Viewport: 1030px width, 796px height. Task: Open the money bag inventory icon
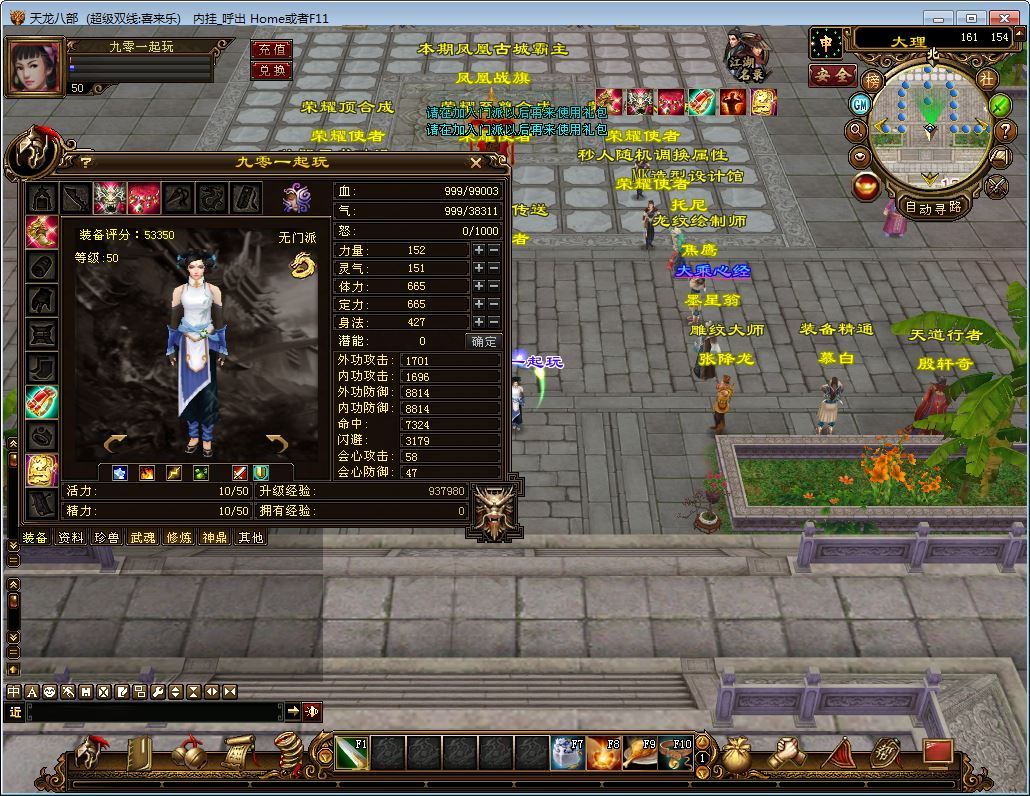pos(738,753)
